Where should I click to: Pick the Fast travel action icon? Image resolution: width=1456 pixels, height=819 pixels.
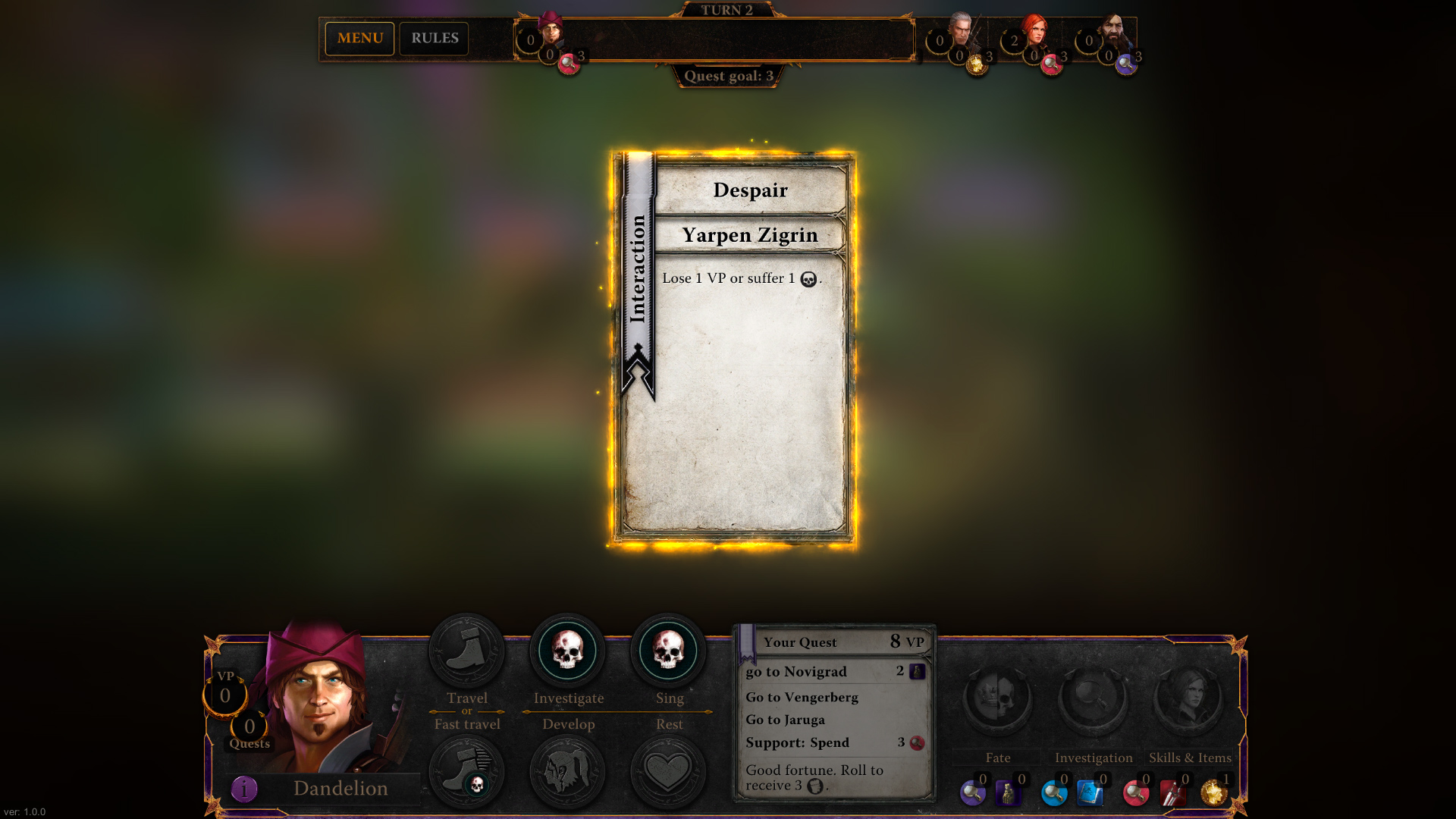click(466, 770)
